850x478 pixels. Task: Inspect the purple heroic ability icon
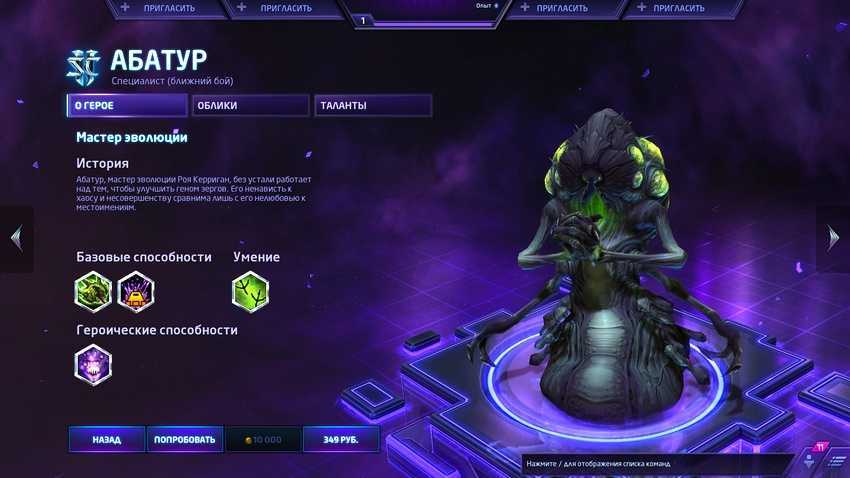[93, 364]
